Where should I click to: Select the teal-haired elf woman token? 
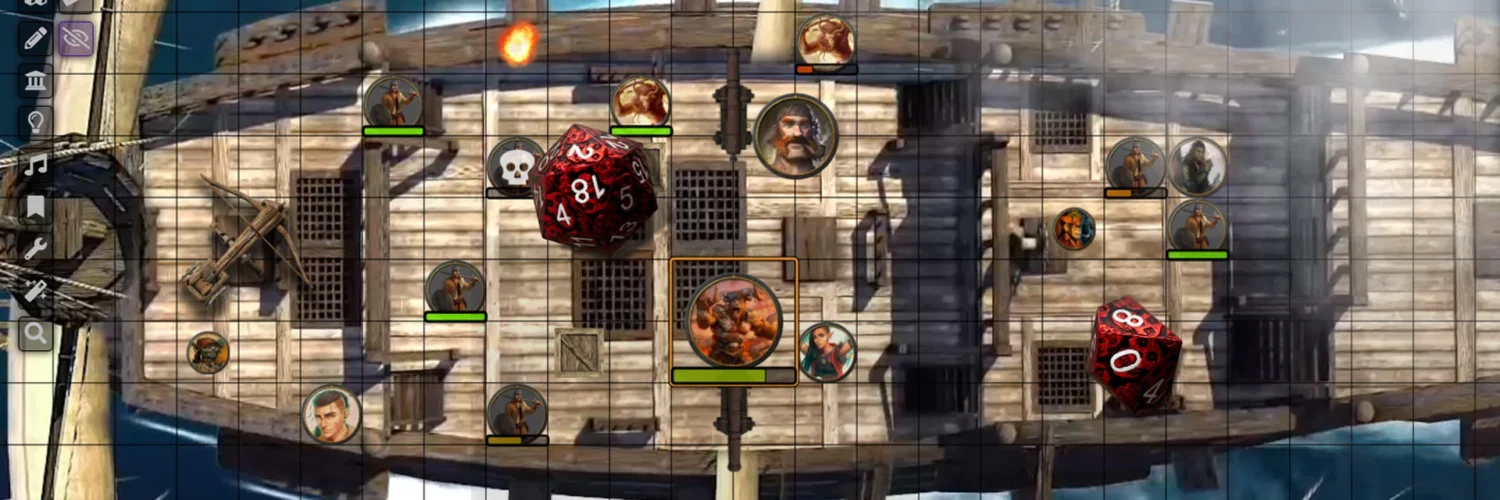[x=827, y=352]
